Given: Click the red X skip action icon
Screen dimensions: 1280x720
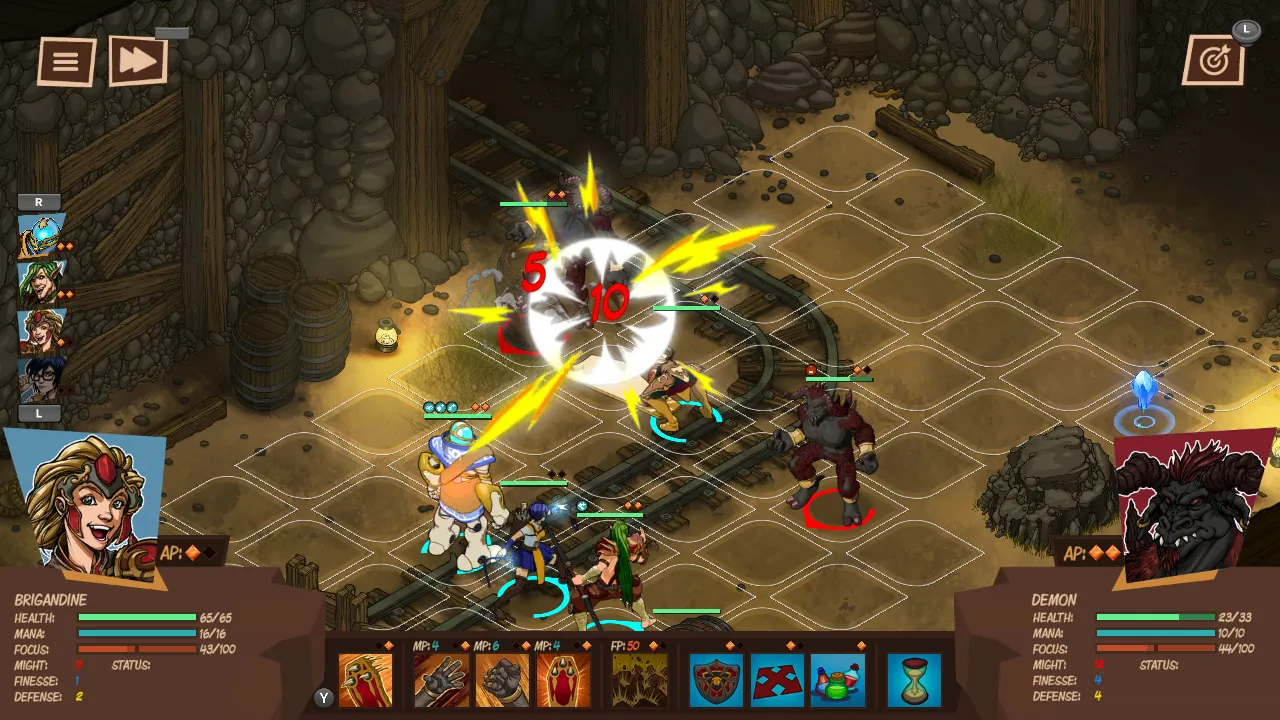Looking at the screenshot, I should 777,680.
